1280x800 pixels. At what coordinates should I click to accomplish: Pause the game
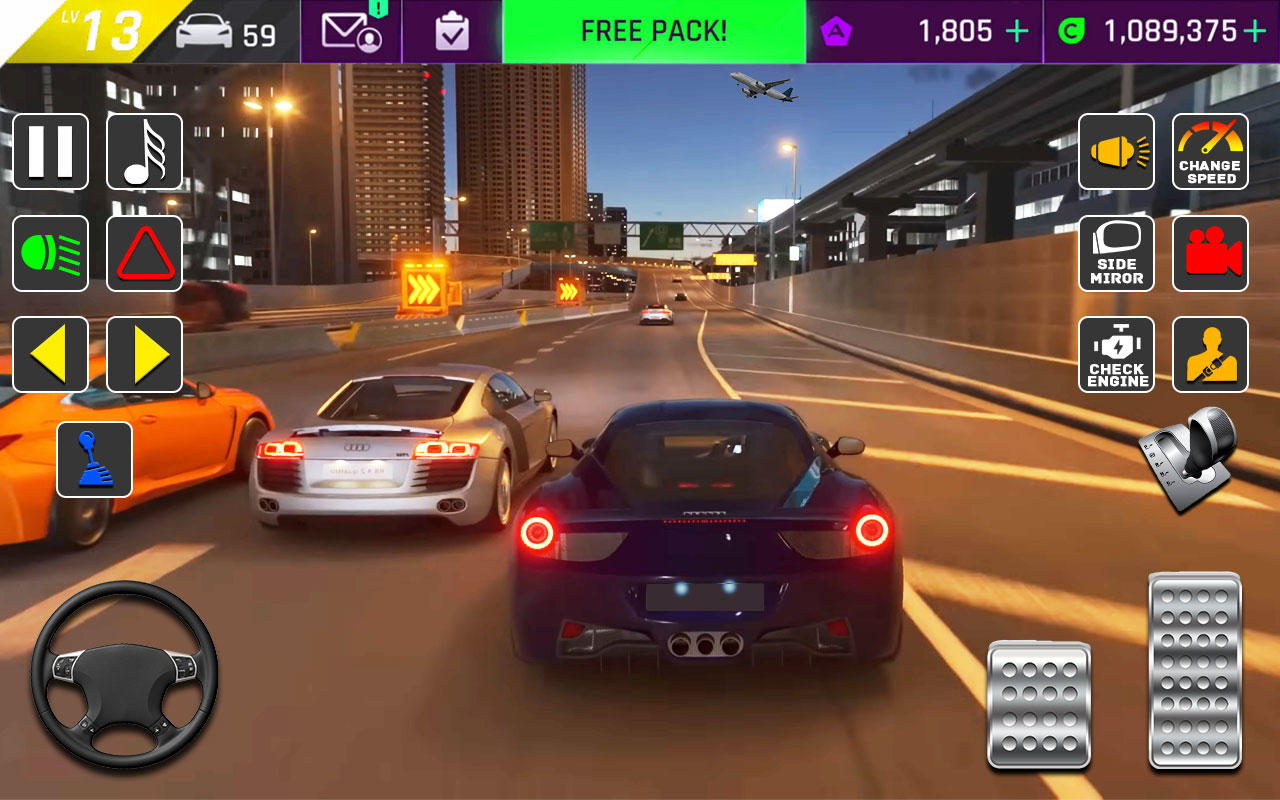(x=51, y=152)
